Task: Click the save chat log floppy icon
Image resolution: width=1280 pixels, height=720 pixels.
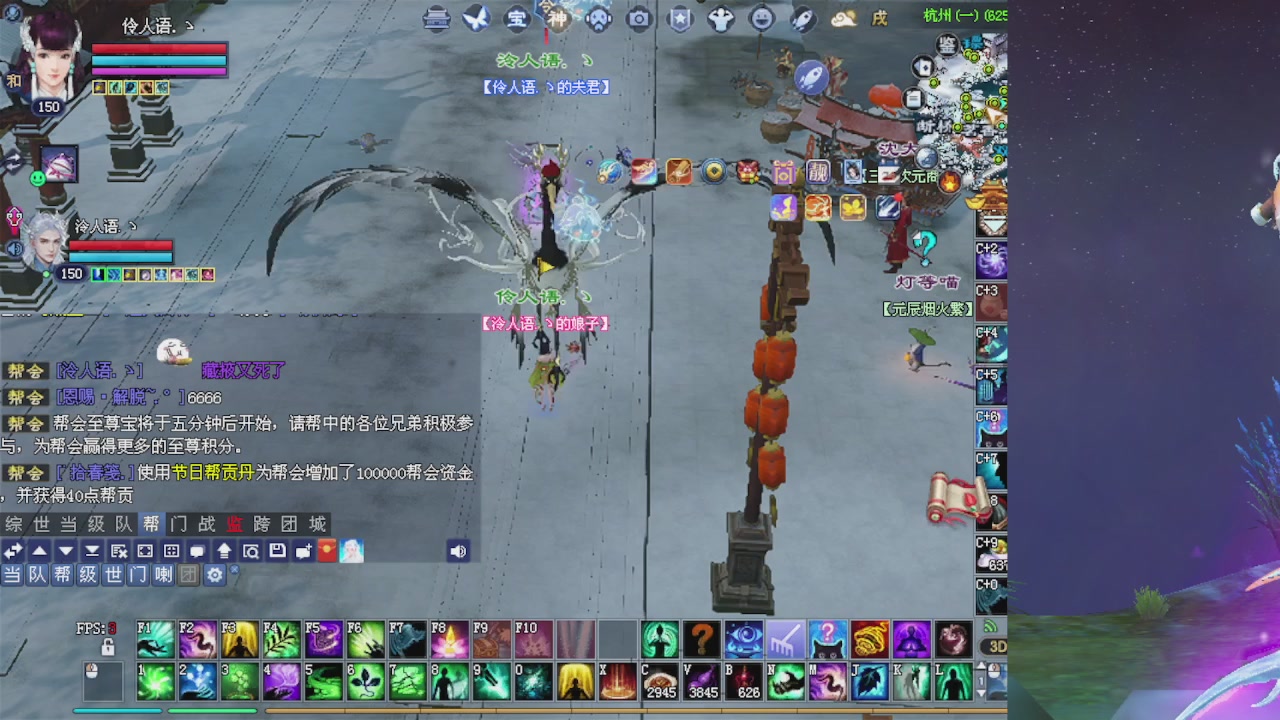Action: (277, 551)
